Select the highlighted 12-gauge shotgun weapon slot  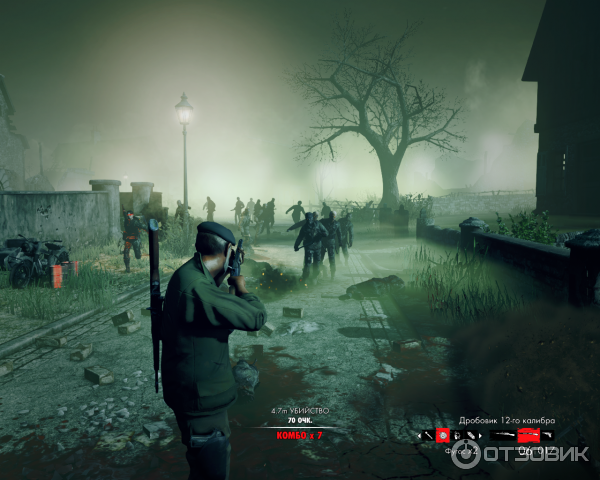(x=526, y=435)
